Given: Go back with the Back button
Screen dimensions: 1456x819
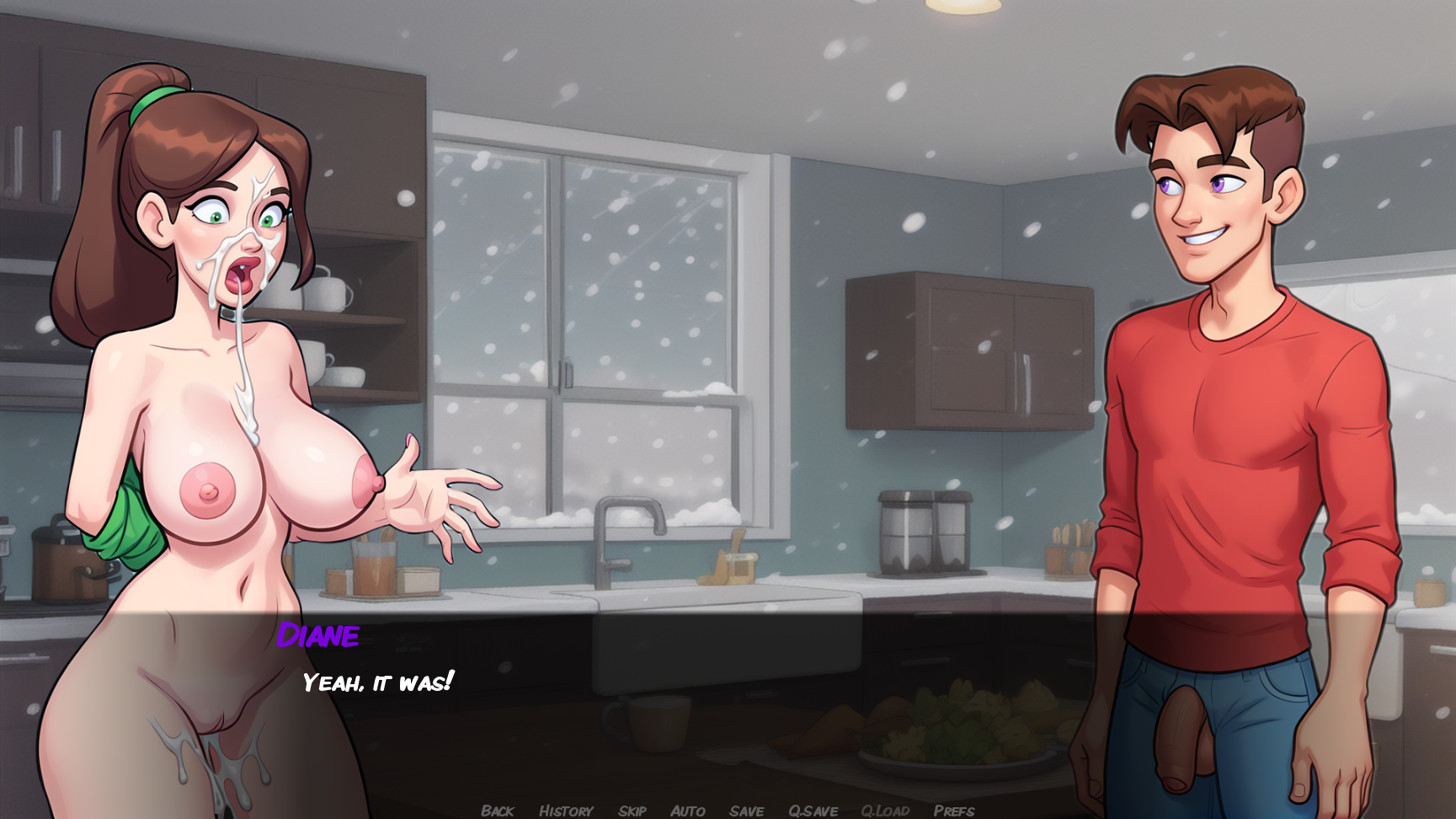Looking at the screenshot, I should [497, 811].
